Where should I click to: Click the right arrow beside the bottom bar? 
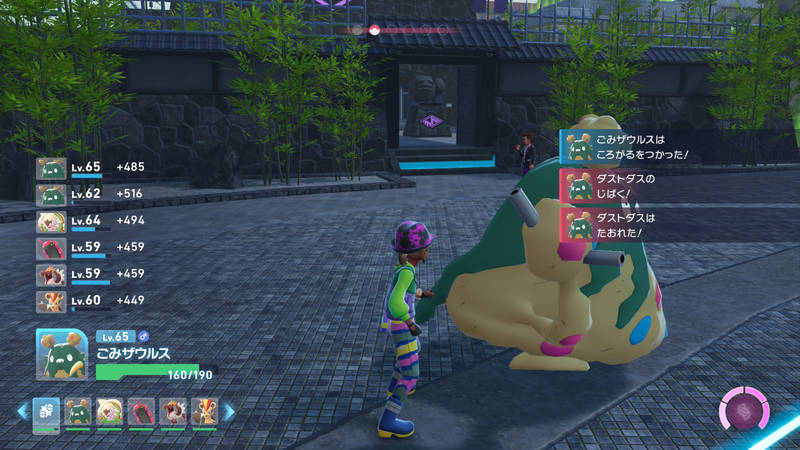click(x=228, y=411)
